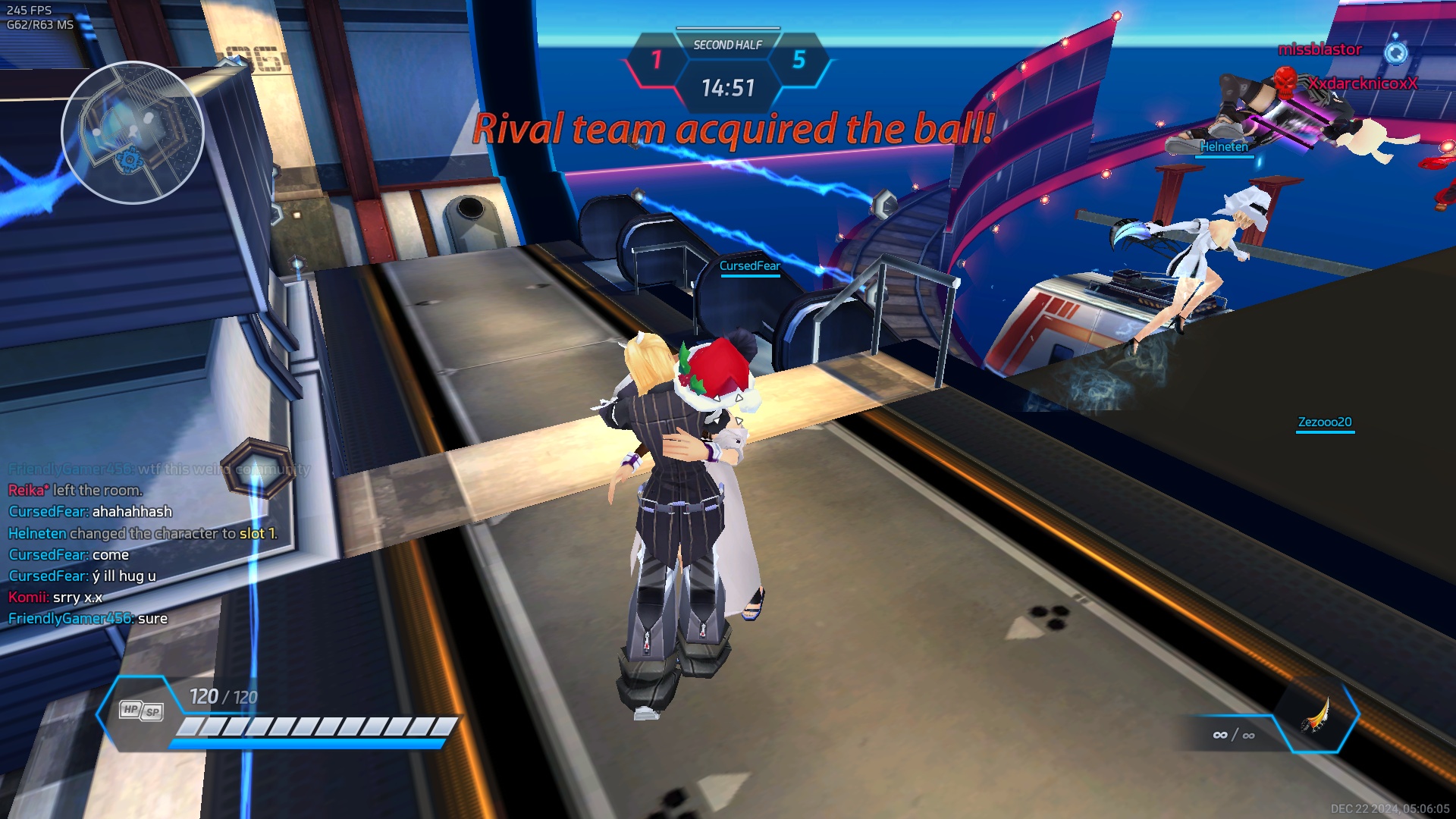Click the circular minimap
The image size is (1456, 819).
coord(133,133)
